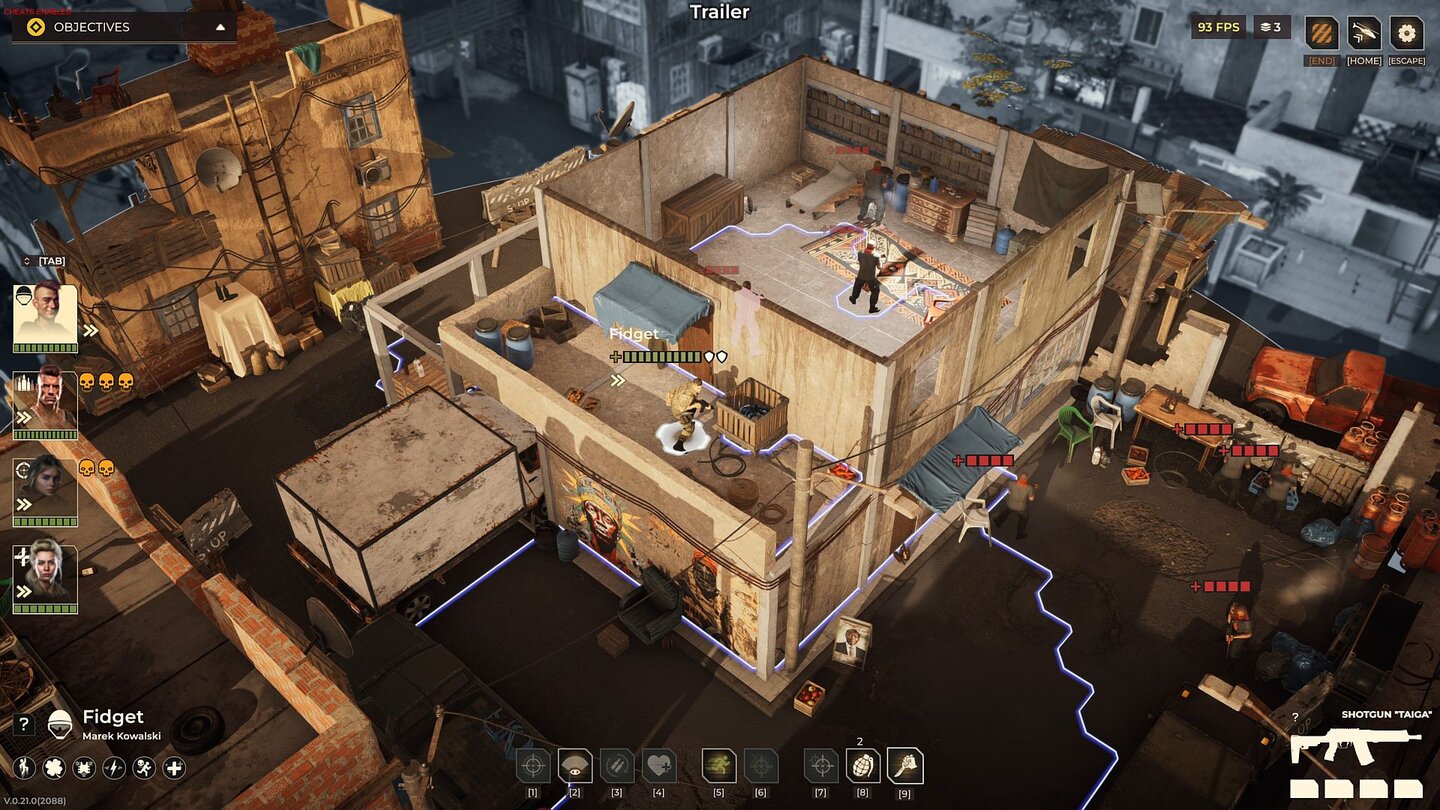Select the Shotgun "Taiga" weapon panel
The width and height of the screenshot is (1440, 810).
(x=1355, y=747)
